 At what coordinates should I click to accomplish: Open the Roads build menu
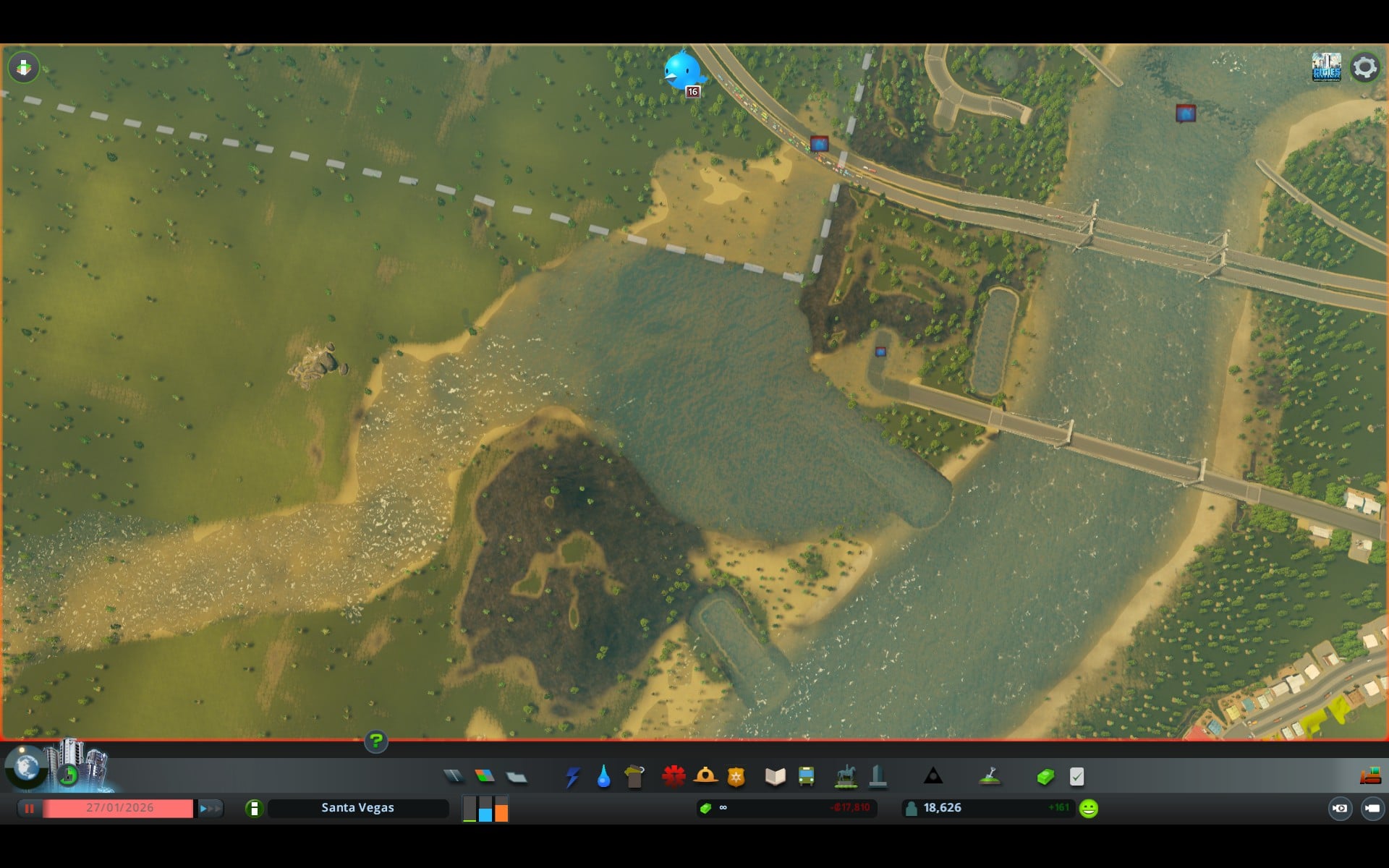[x=454, y=776]
